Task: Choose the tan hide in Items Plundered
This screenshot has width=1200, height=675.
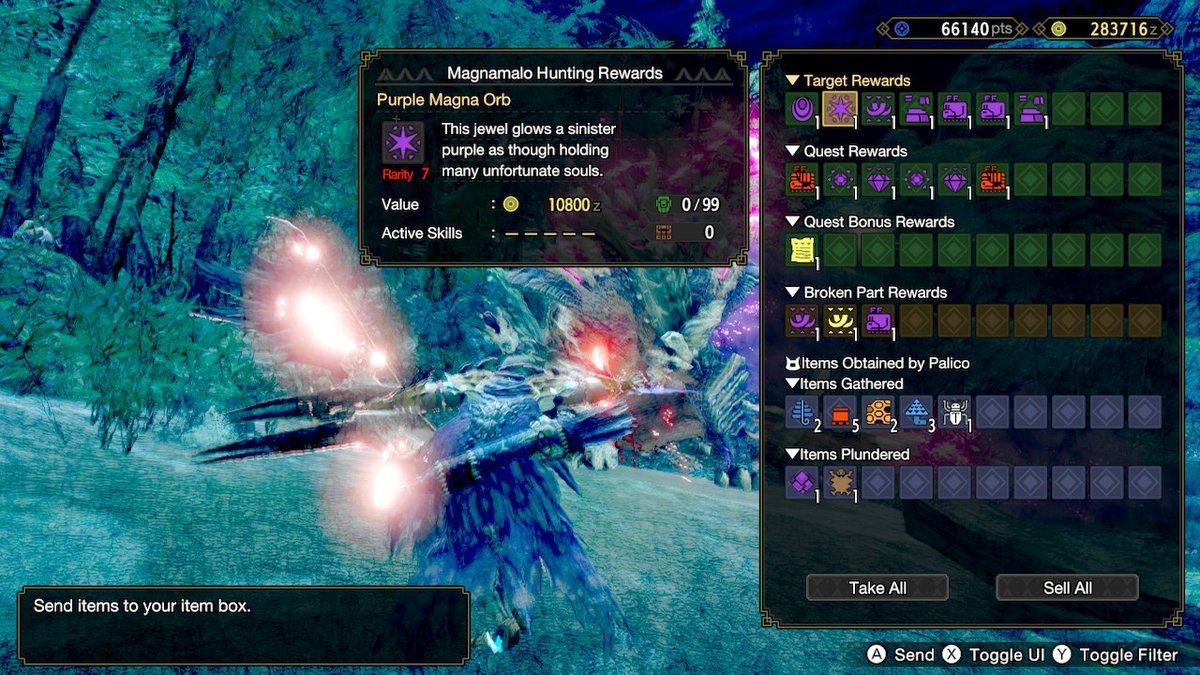Action: coord(839,482)
